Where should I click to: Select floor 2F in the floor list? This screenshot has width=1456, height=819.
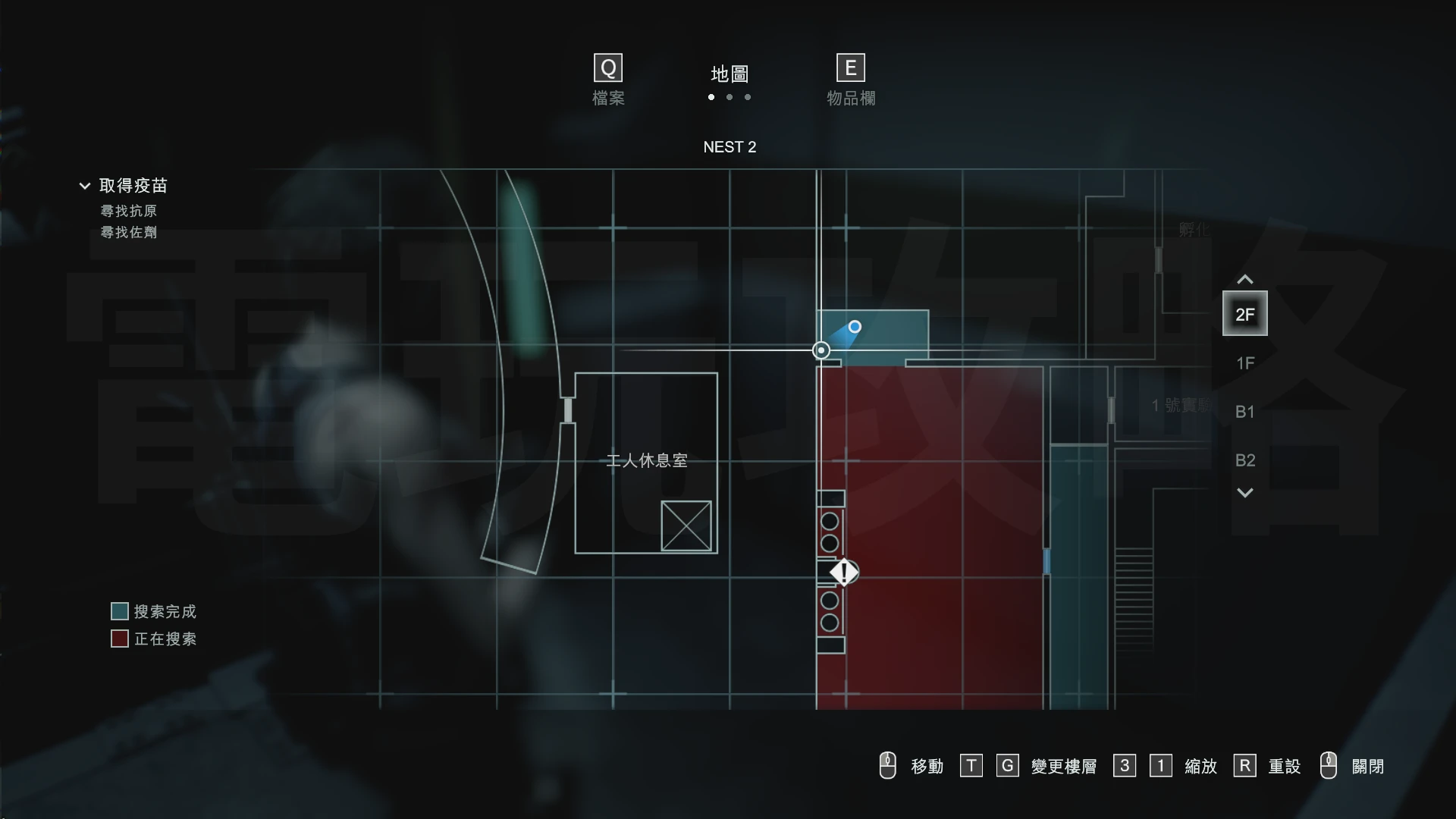pyautogui.click(x=1244, y=314)
